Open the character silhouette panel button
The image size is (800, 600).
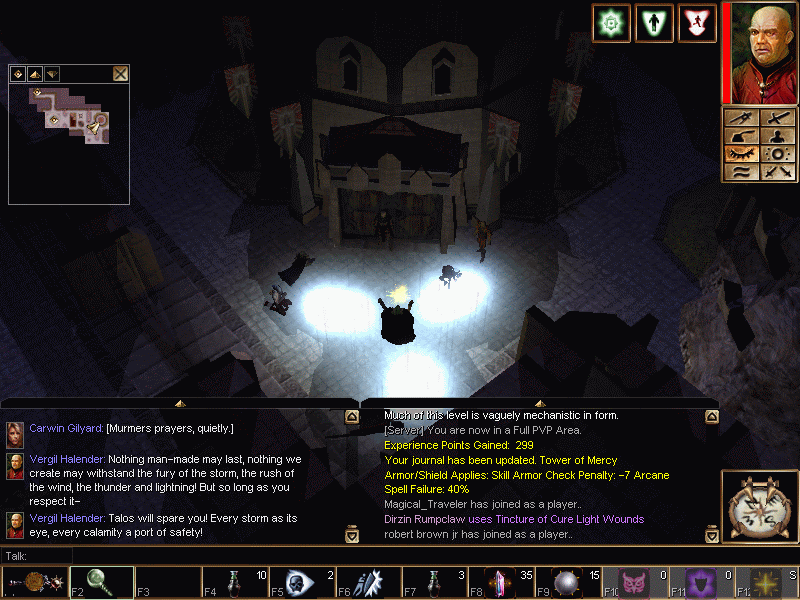point(777,136)
